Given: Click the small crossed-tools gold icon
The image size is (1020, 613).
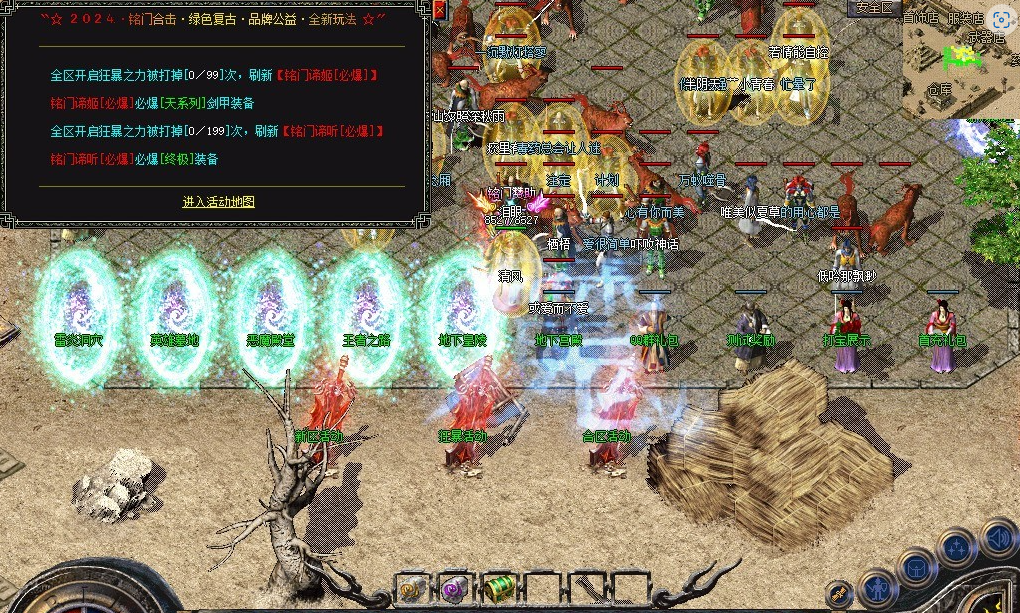Looking at the screenshot, I should coord(840,594).
